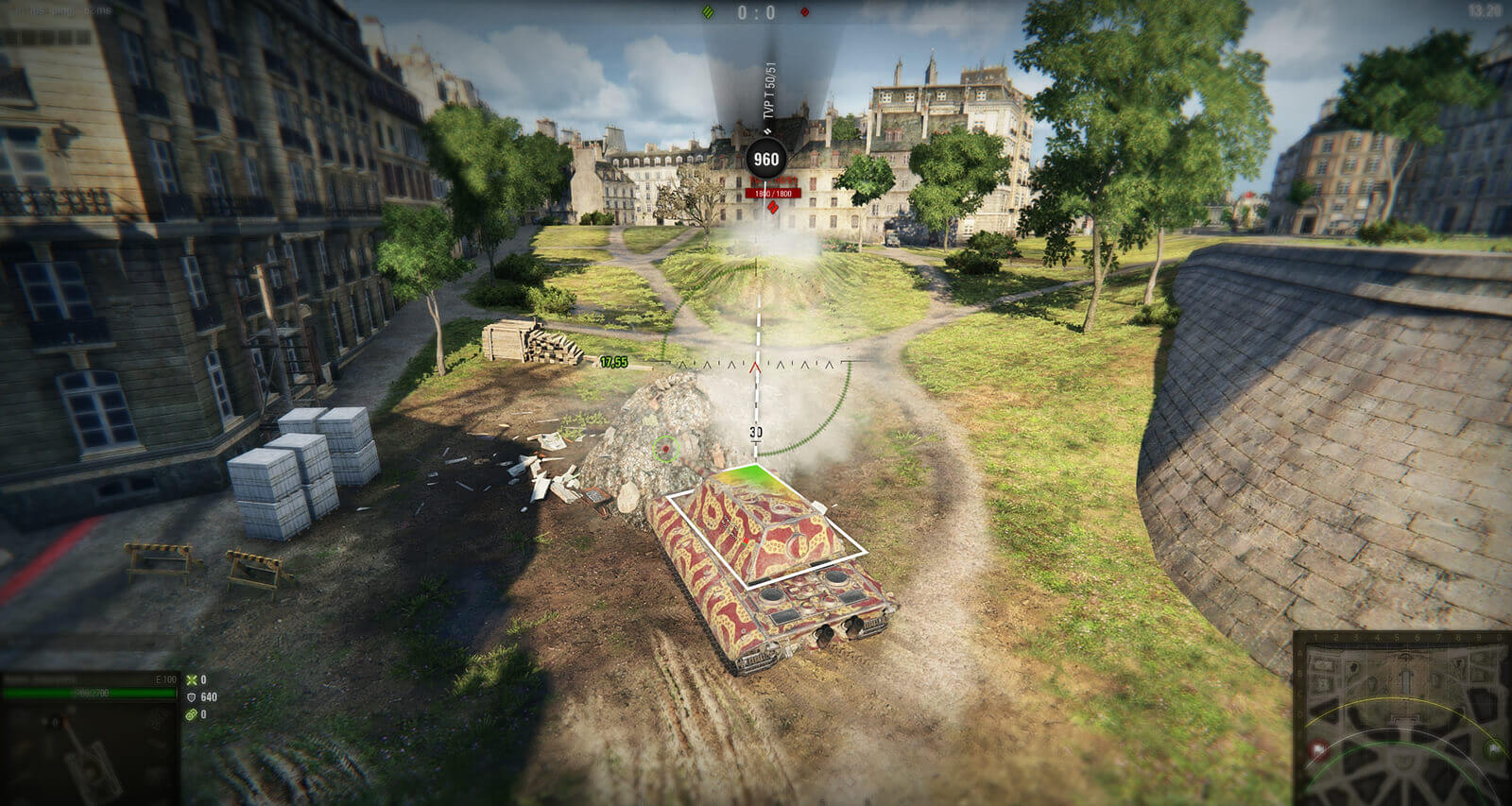Click the TVP T 50/51 enemy marker
Screen dimensions: 1512x806
tap(766, 159)
